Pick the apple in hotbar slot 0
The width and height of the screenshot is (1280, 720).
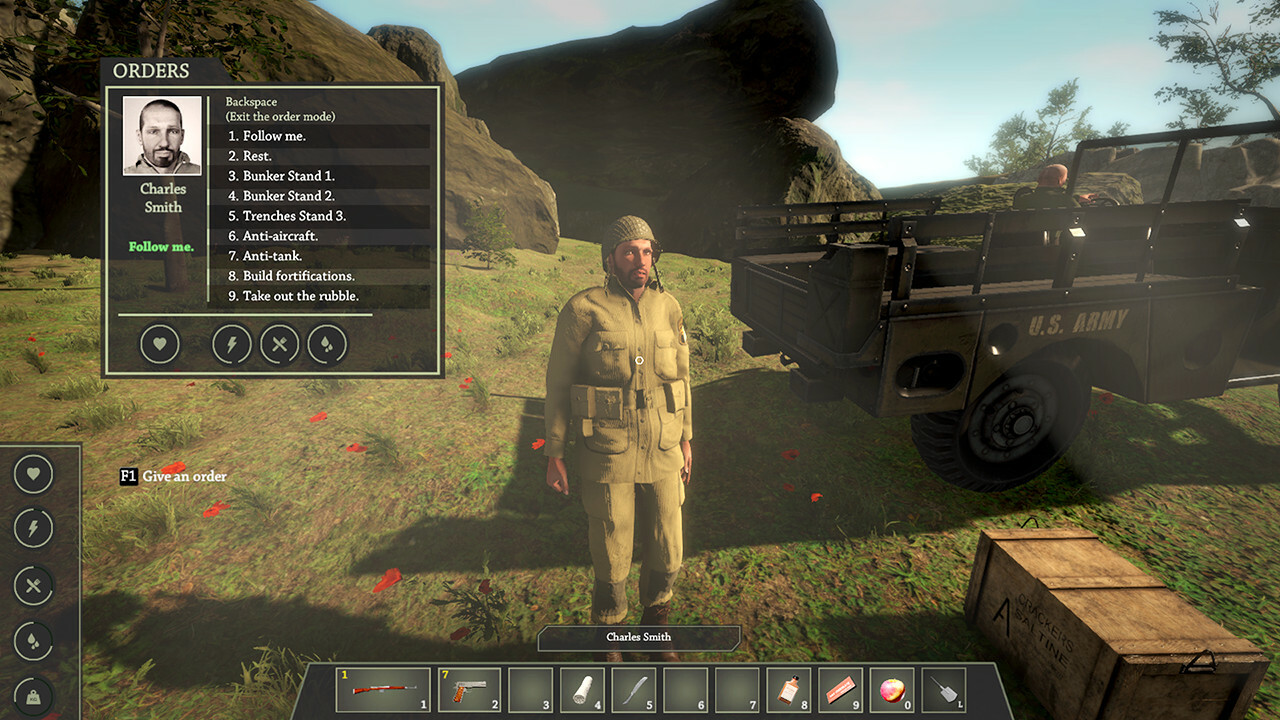[892, 690]
